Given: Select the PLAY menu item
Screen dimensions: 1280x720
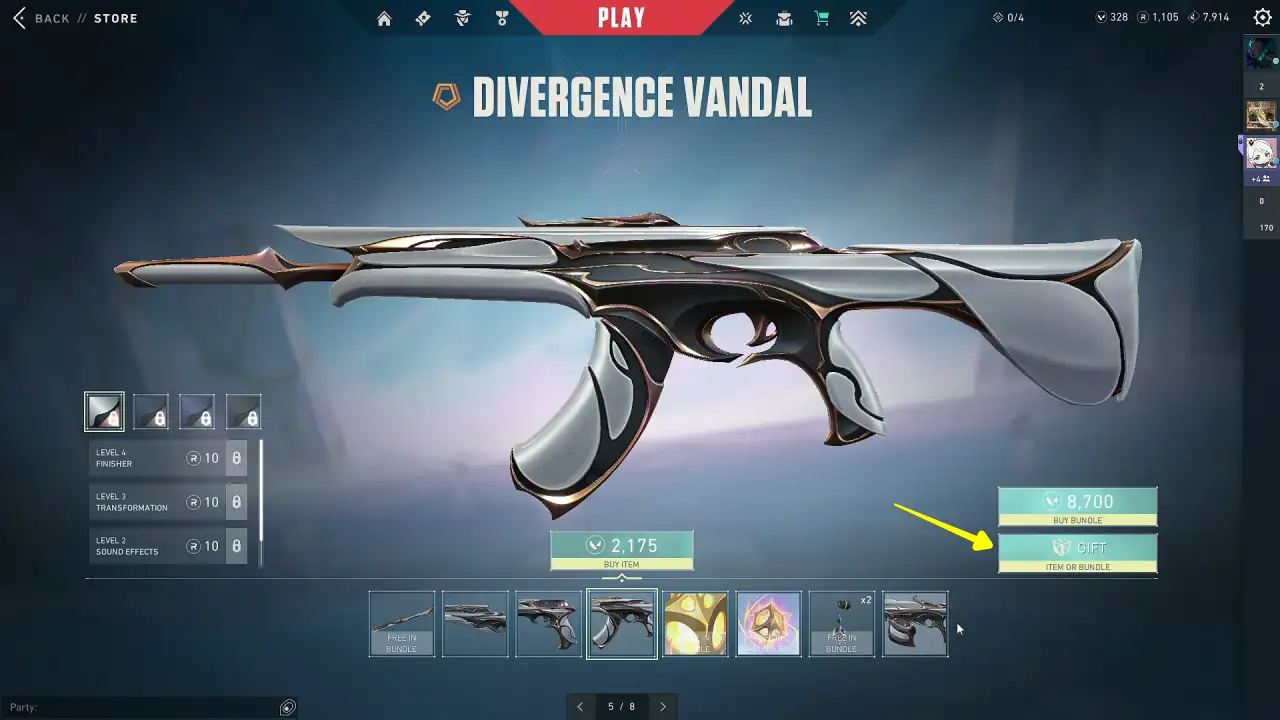Looking at the screenshot, I should (x=621, y=16).
